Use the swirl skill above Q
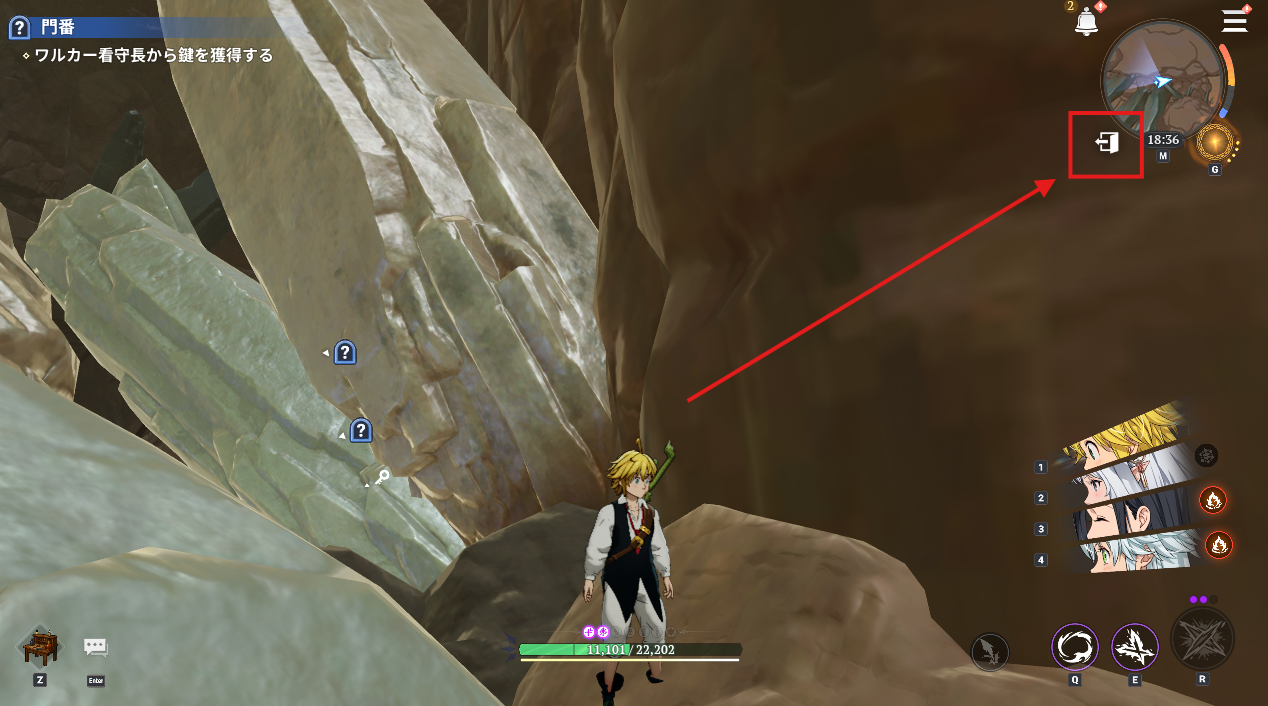Viewport: 1268px width, 706px height. (x=1075, y=647)
